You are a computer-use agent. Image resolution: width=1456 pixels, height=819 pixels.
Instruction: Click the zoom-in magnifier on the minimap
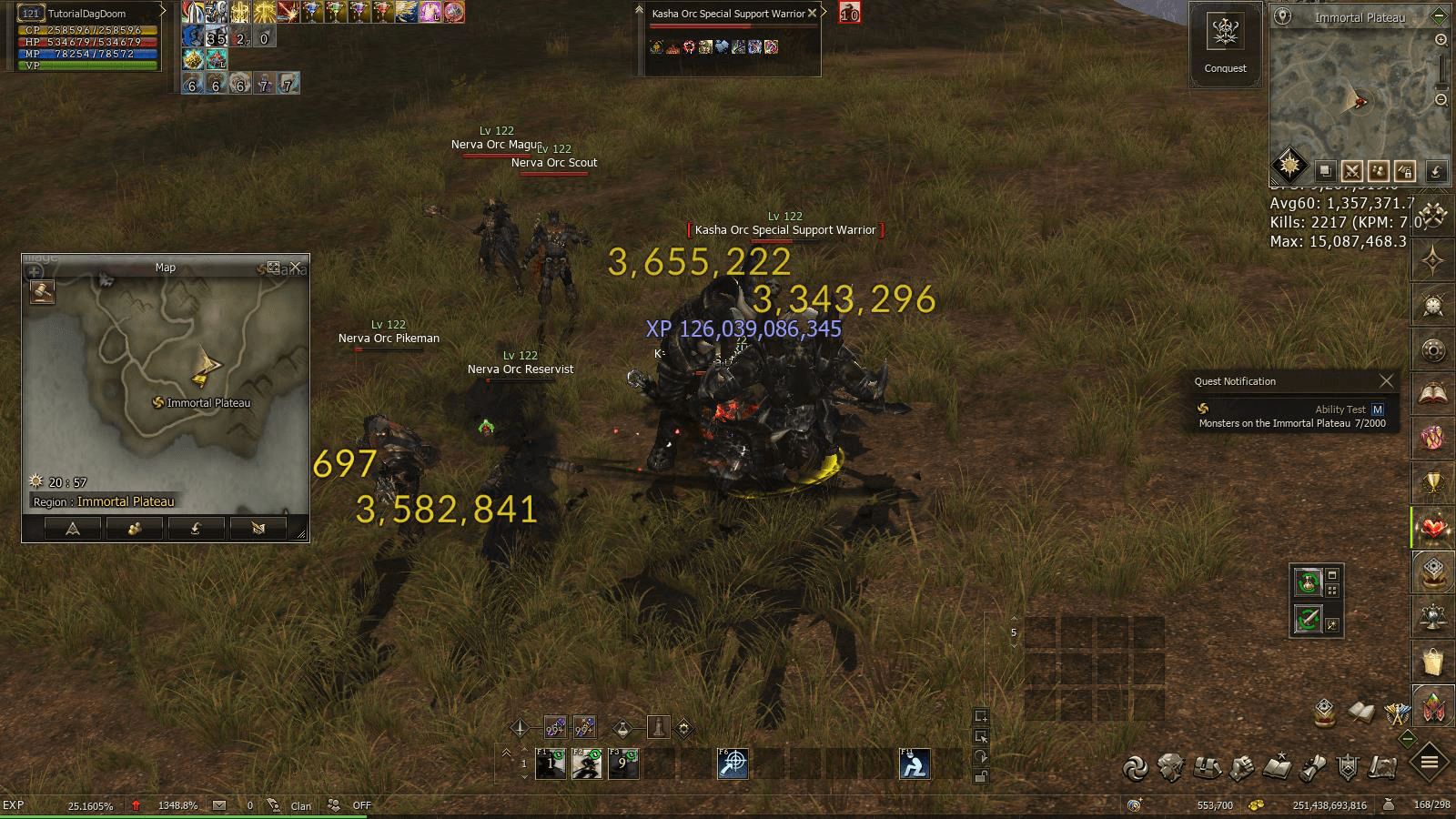click(x=1441, y=42)
